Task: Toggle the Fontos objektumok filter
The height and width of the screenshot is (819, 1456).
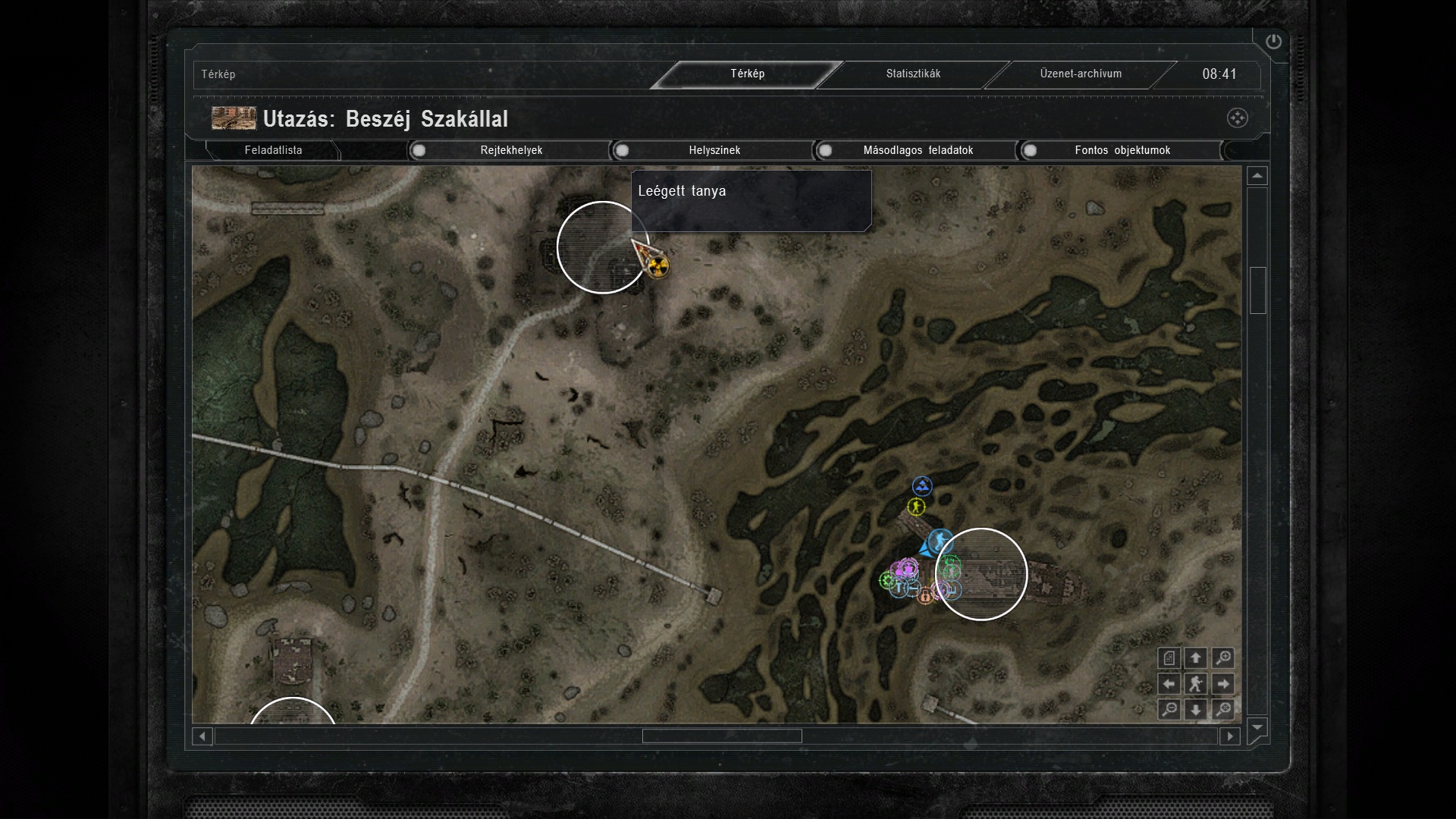Action: tap(1122, 150)
